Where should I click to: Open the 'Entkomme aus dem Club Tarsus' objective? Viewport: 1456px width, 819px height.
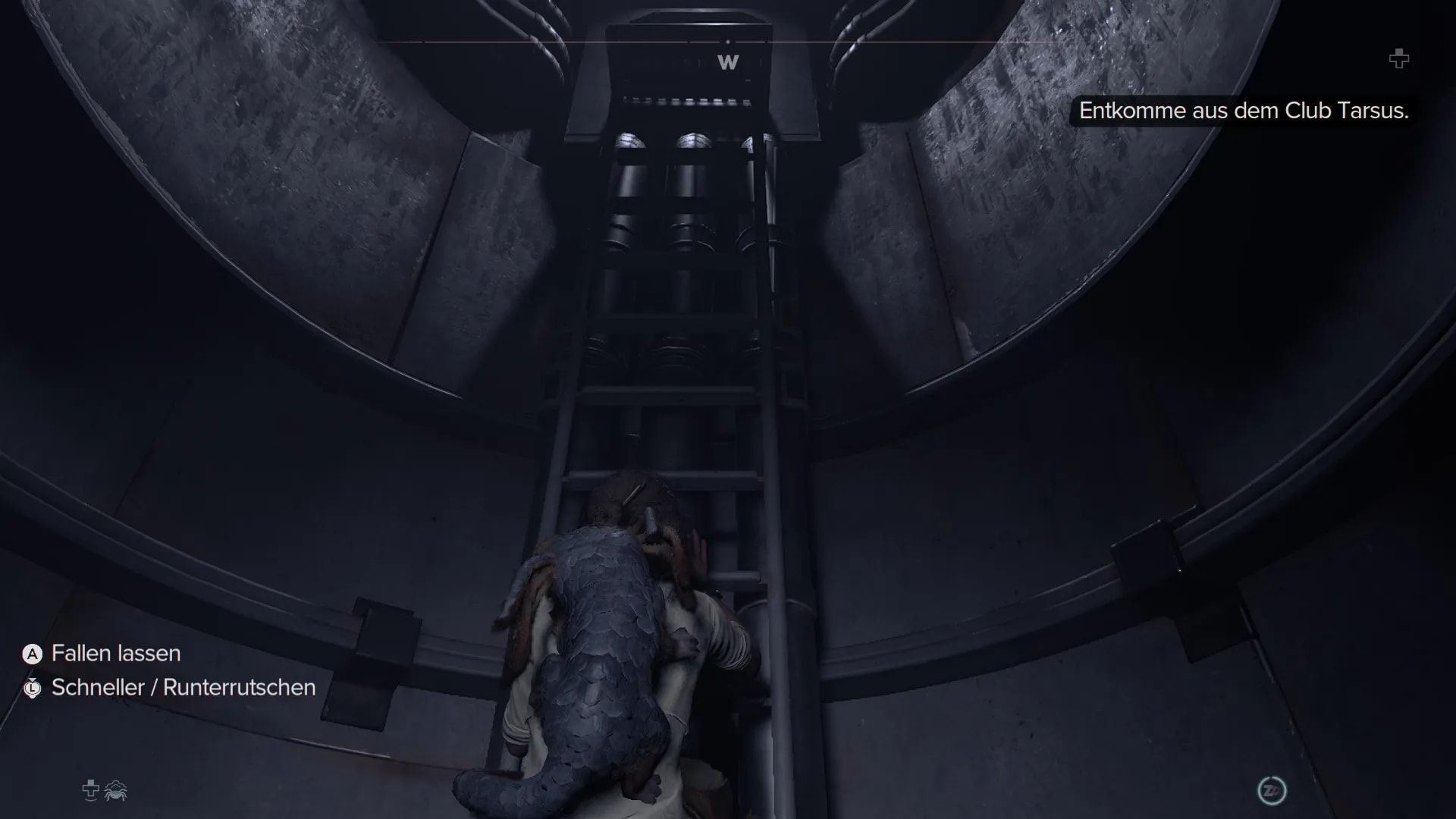coord(1243,111)
